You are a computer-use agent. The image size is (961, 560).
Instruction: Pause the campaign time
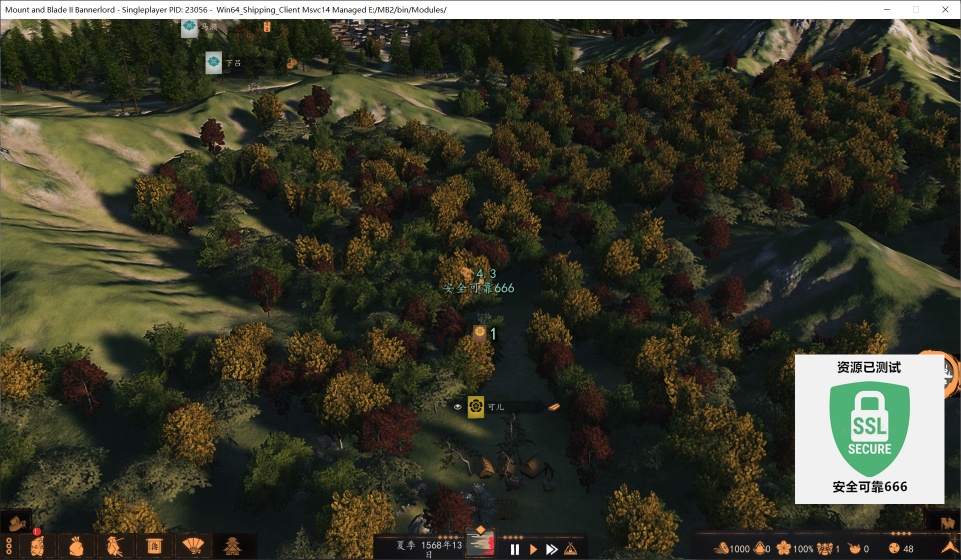[x=515, y=549]
